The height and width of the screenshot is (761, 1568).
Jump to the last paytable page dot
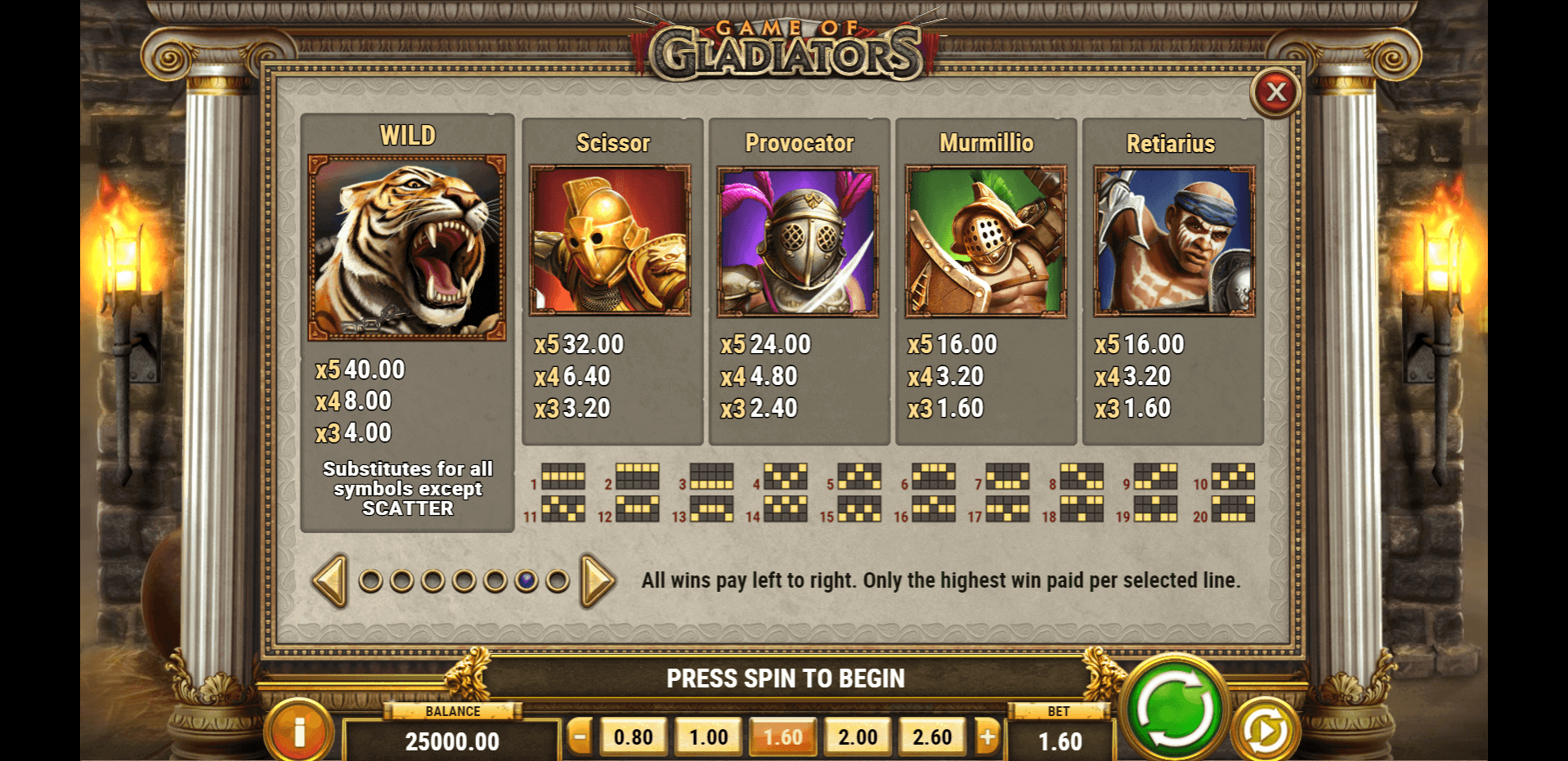click(558, 581)
